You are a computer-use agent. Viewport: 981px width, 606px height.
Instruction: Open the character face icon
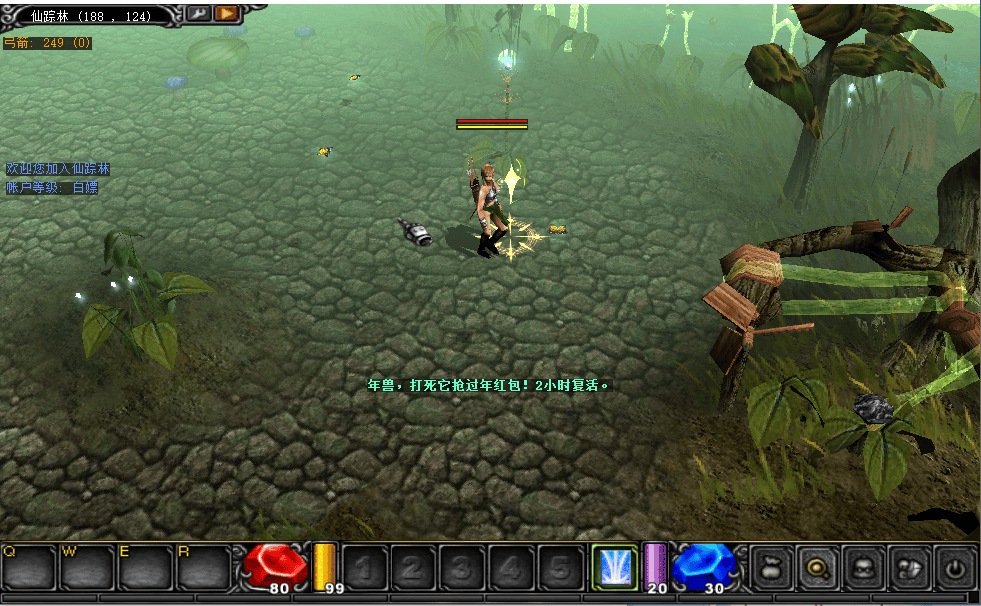pyautogui.click(x=864, y=568)
